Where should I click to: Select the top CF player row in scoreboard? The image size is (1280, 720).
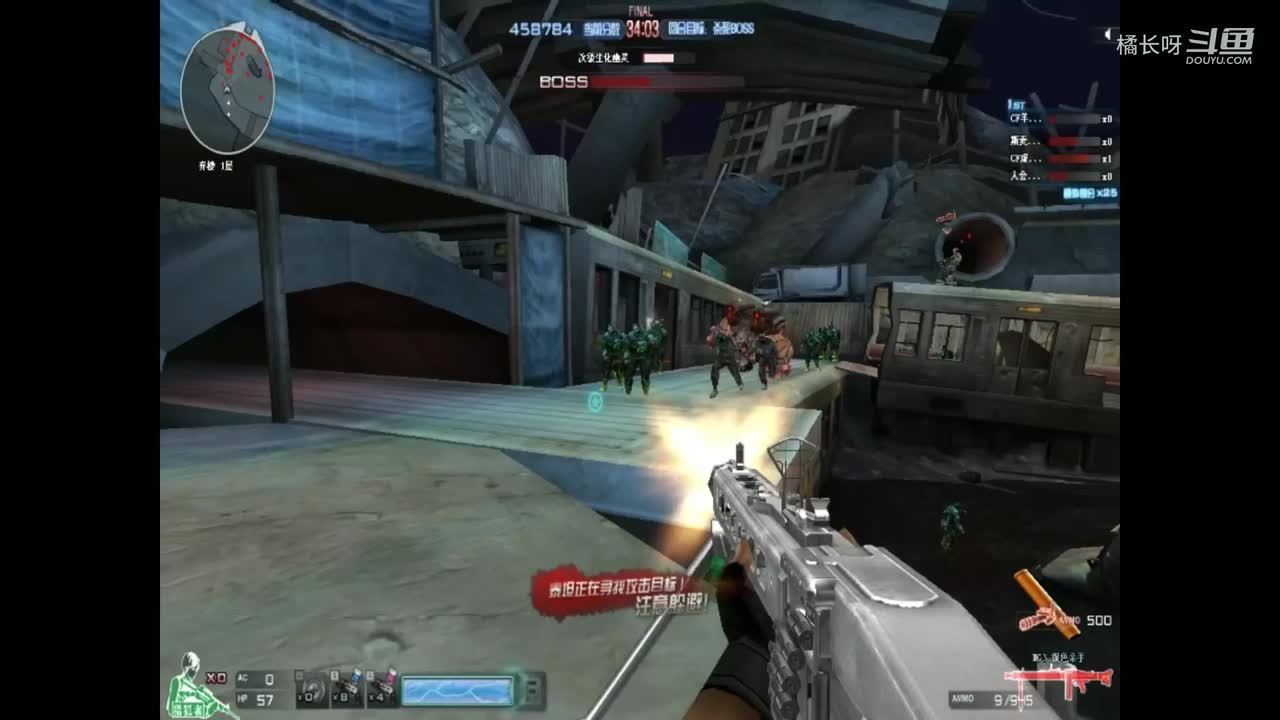[x=1060, y=119]
